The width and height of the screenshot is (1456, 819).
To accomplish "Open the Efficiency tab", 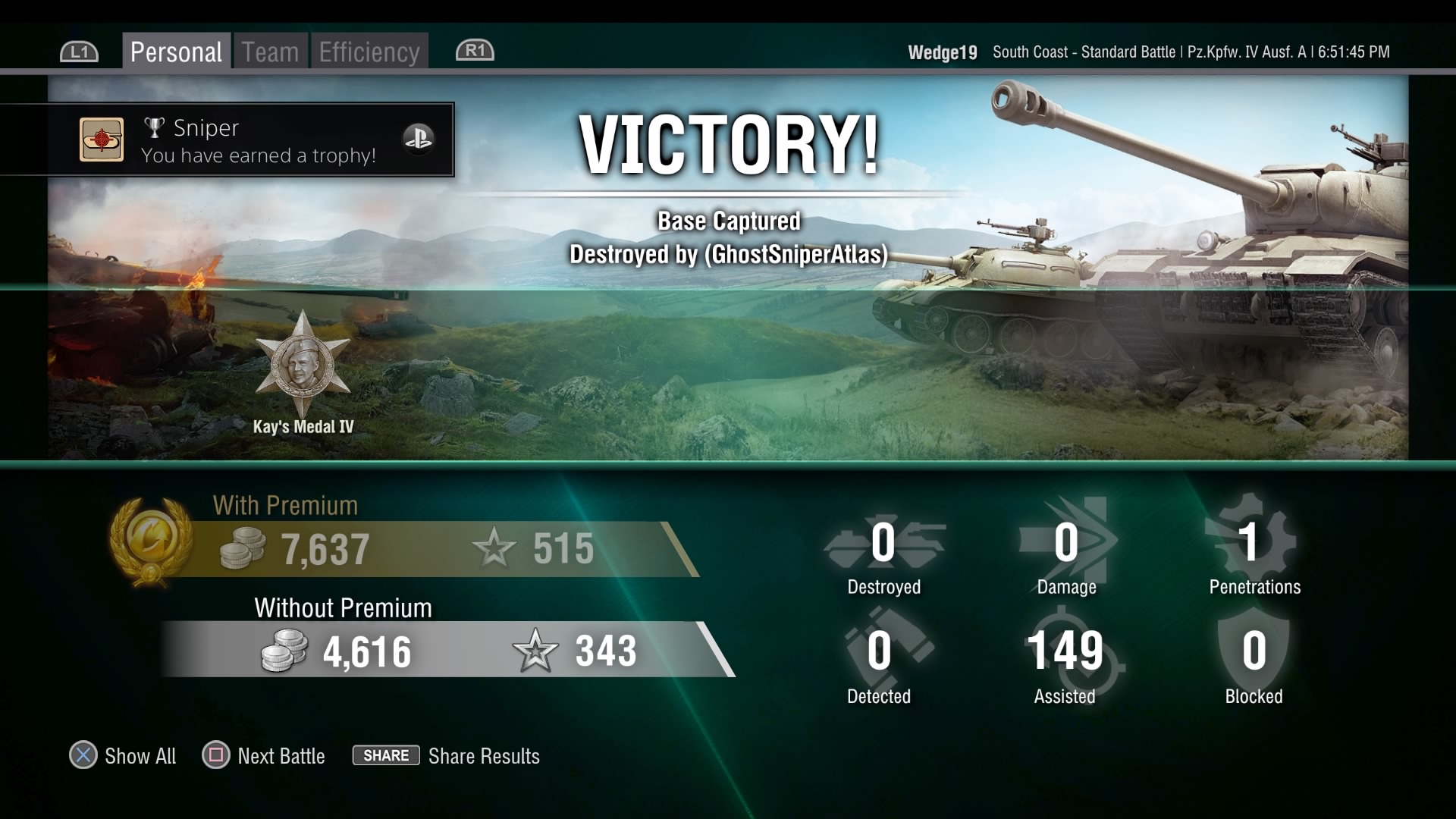I will coord(369,50).
